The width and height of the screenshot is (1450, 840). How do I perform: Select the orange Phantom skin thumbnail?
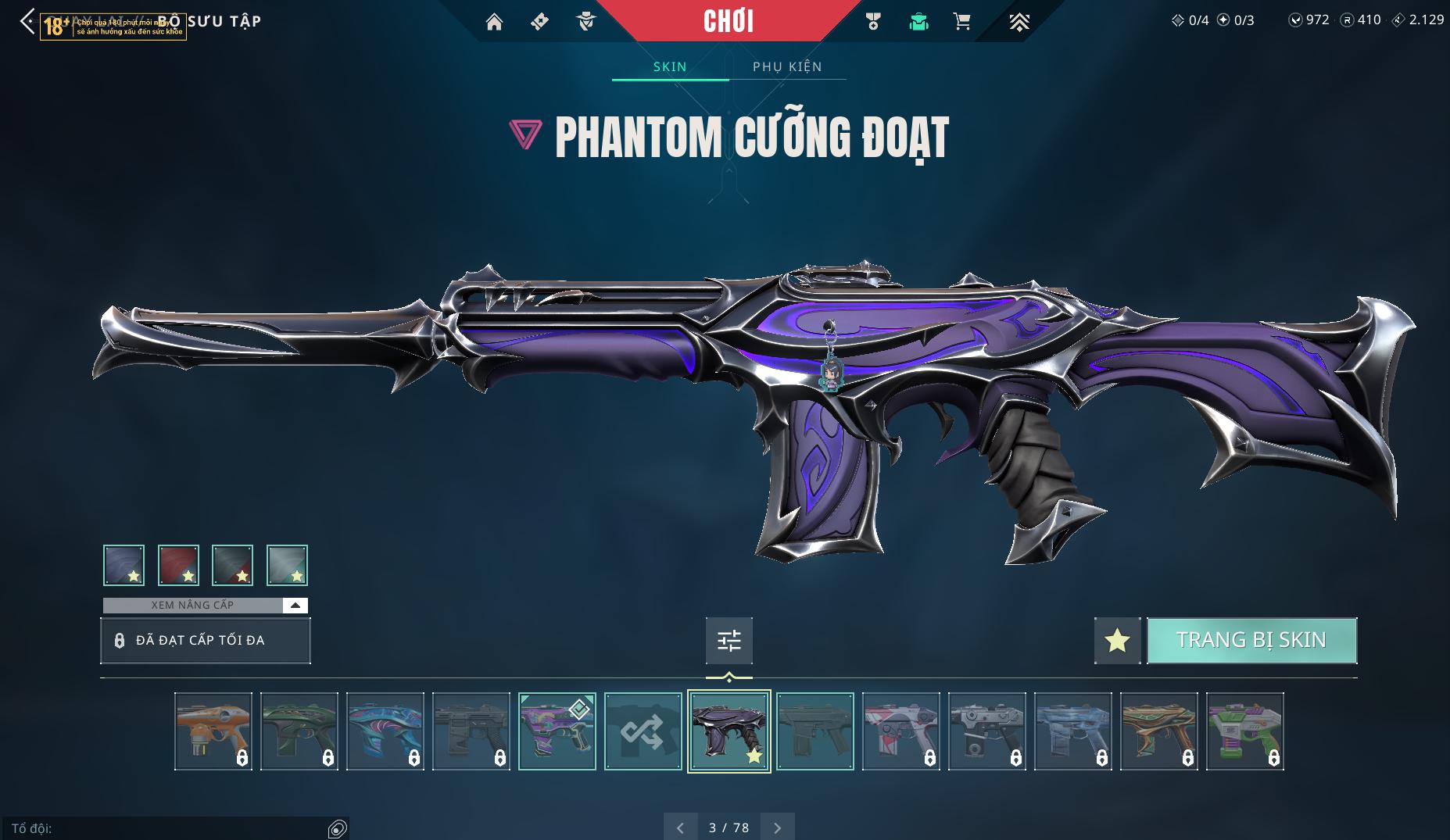tap(213, 731)
